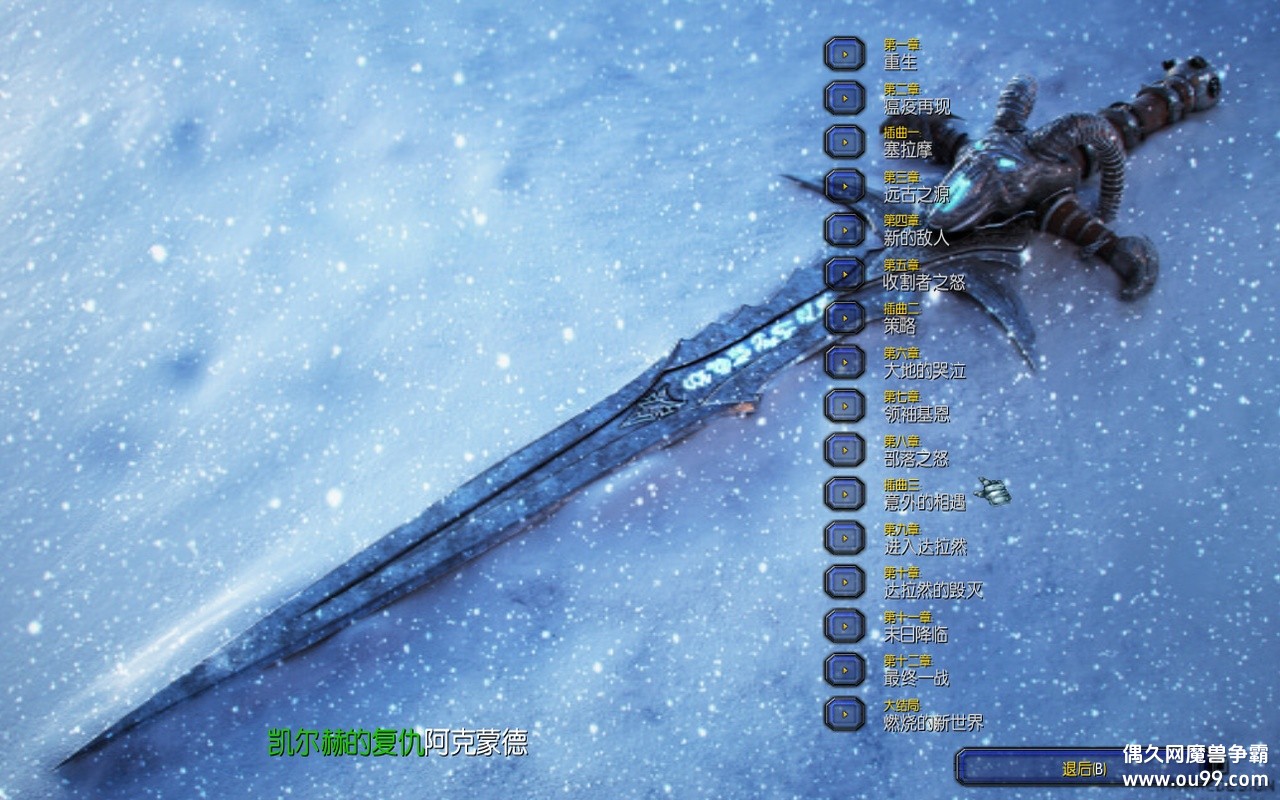Screen dimensions: 1280x800
Task: Choose chapter five 收割者之怒
Action: pos(845,273)
